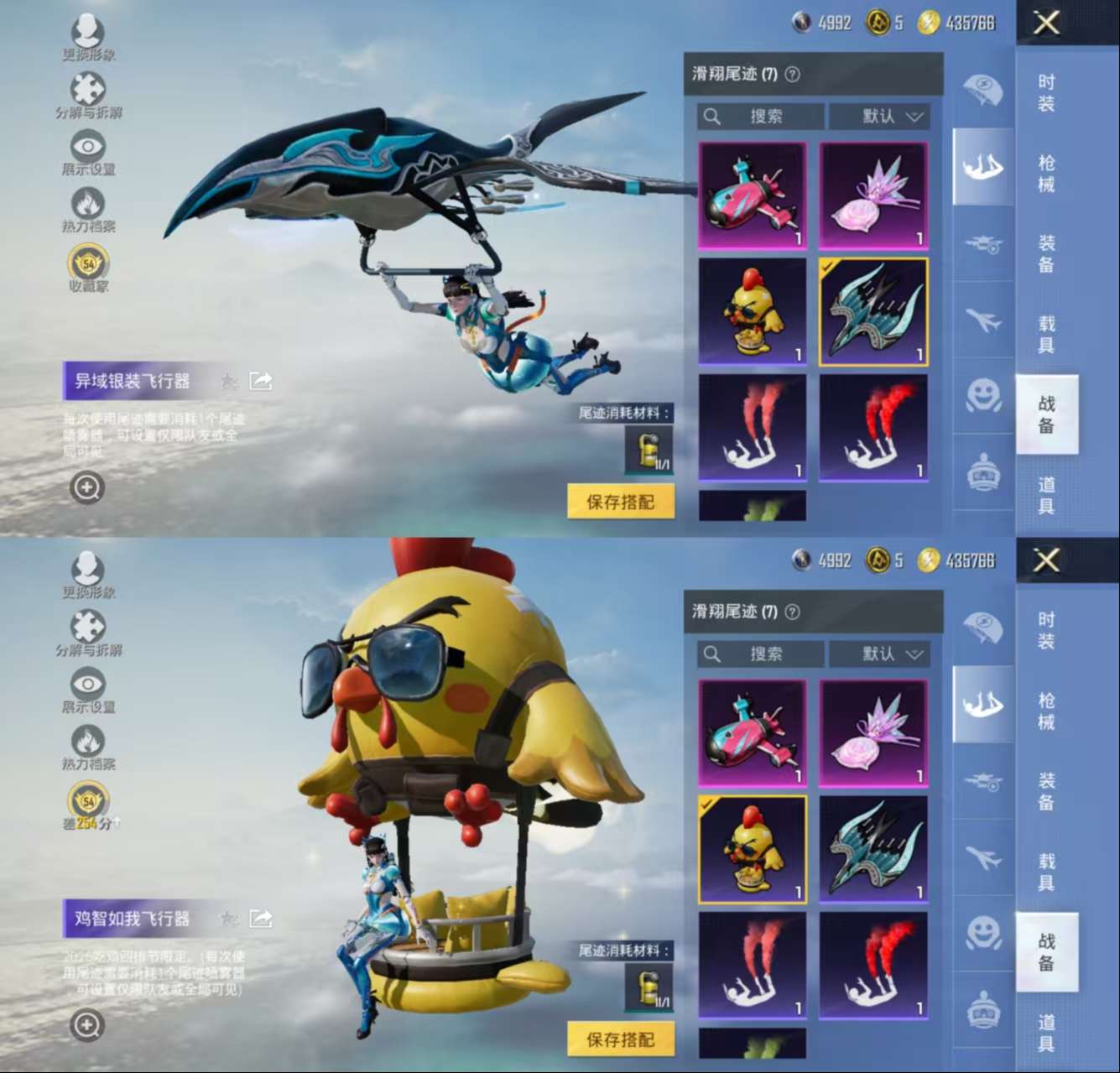Toggle favorite star next to 异域银装飞行器
The width and height of the screenshot is (1120, 1073).
click(x=228, y=382)
